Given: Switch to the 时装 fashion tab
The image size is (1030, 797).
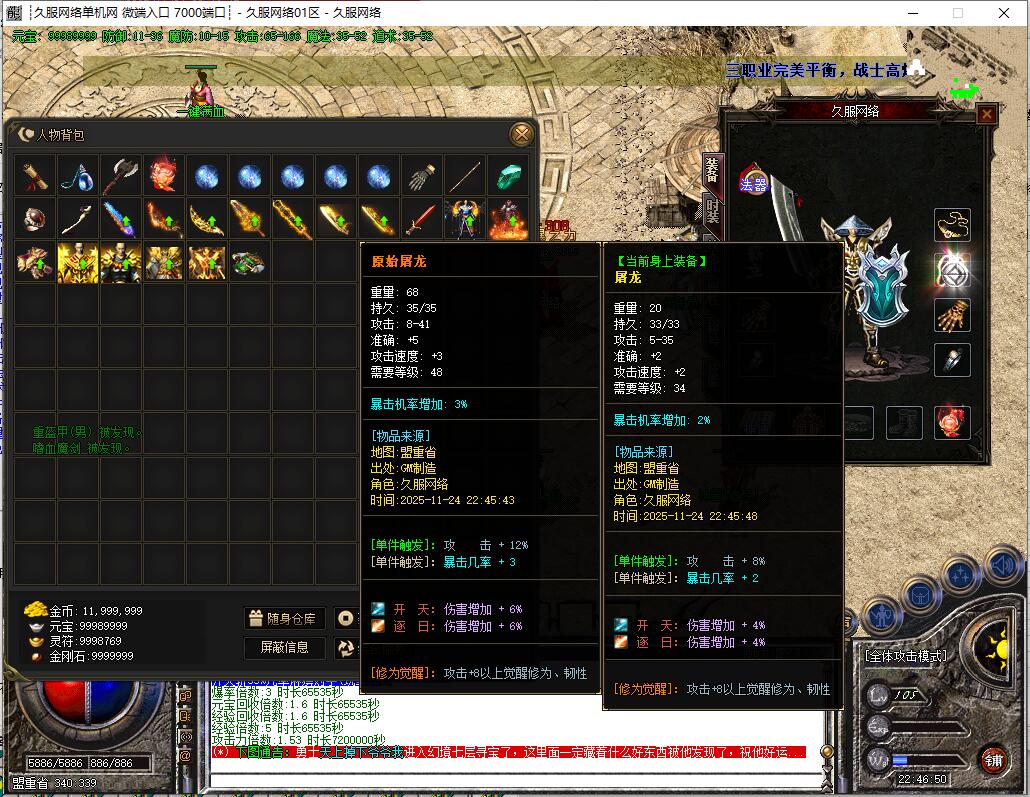Looking at the screenshot, I should pos(712,211).
